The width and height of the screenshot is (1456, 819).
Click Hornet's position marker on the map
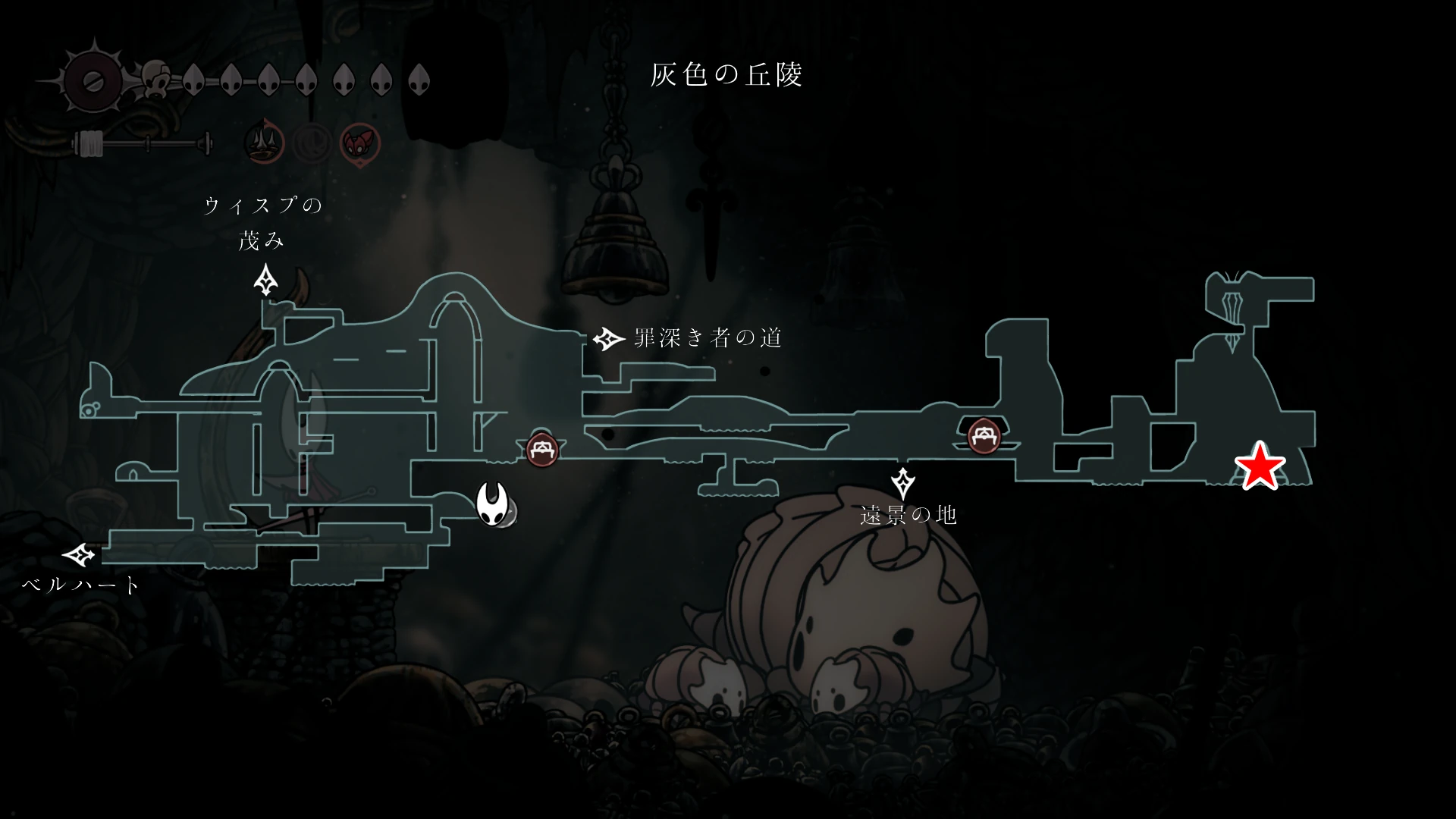(493, 504)
